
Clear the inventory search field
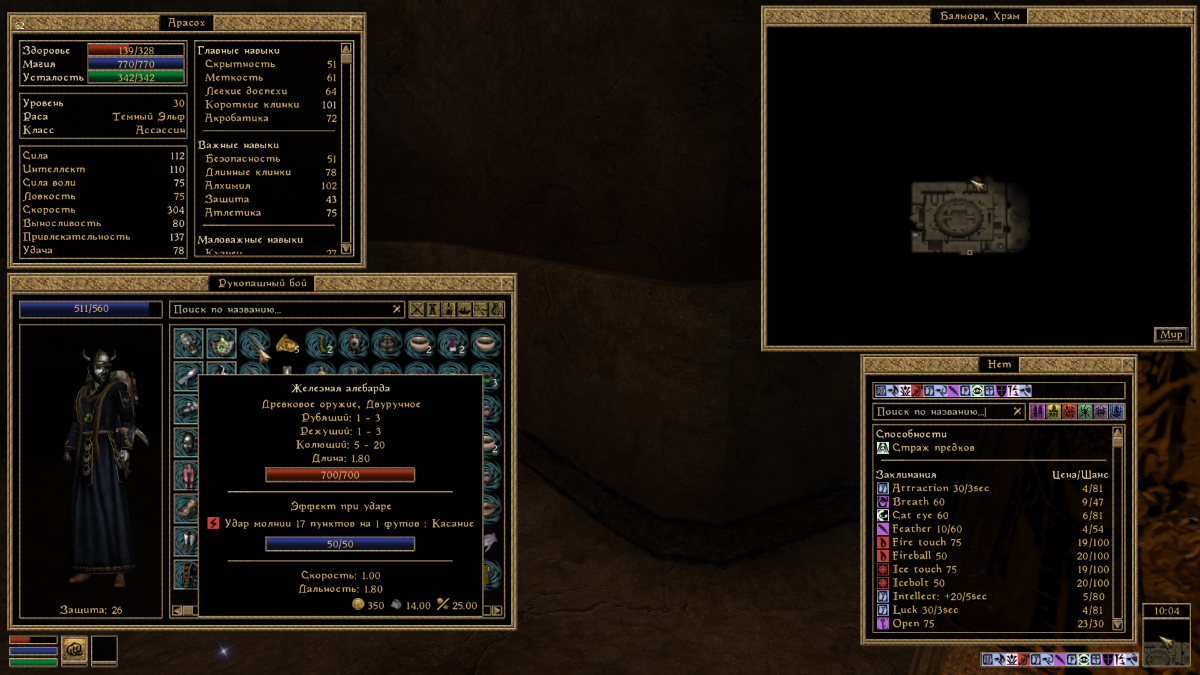coord(396,310)
